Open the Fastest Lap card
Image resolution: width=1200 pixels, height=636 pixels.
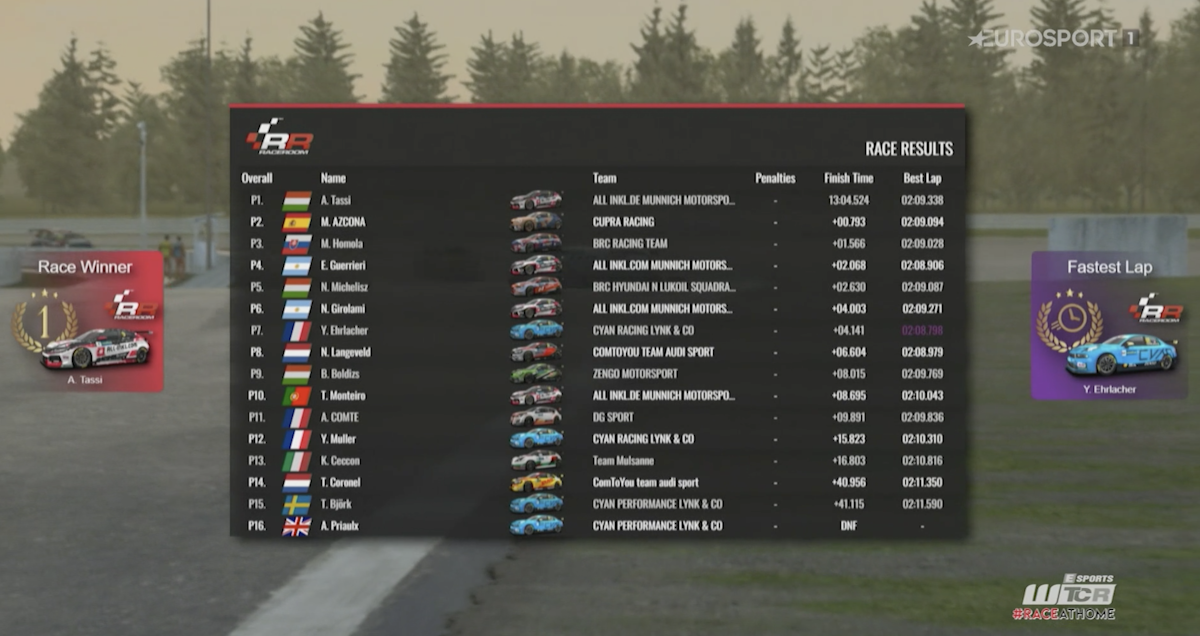click(x=1109, y=325)
